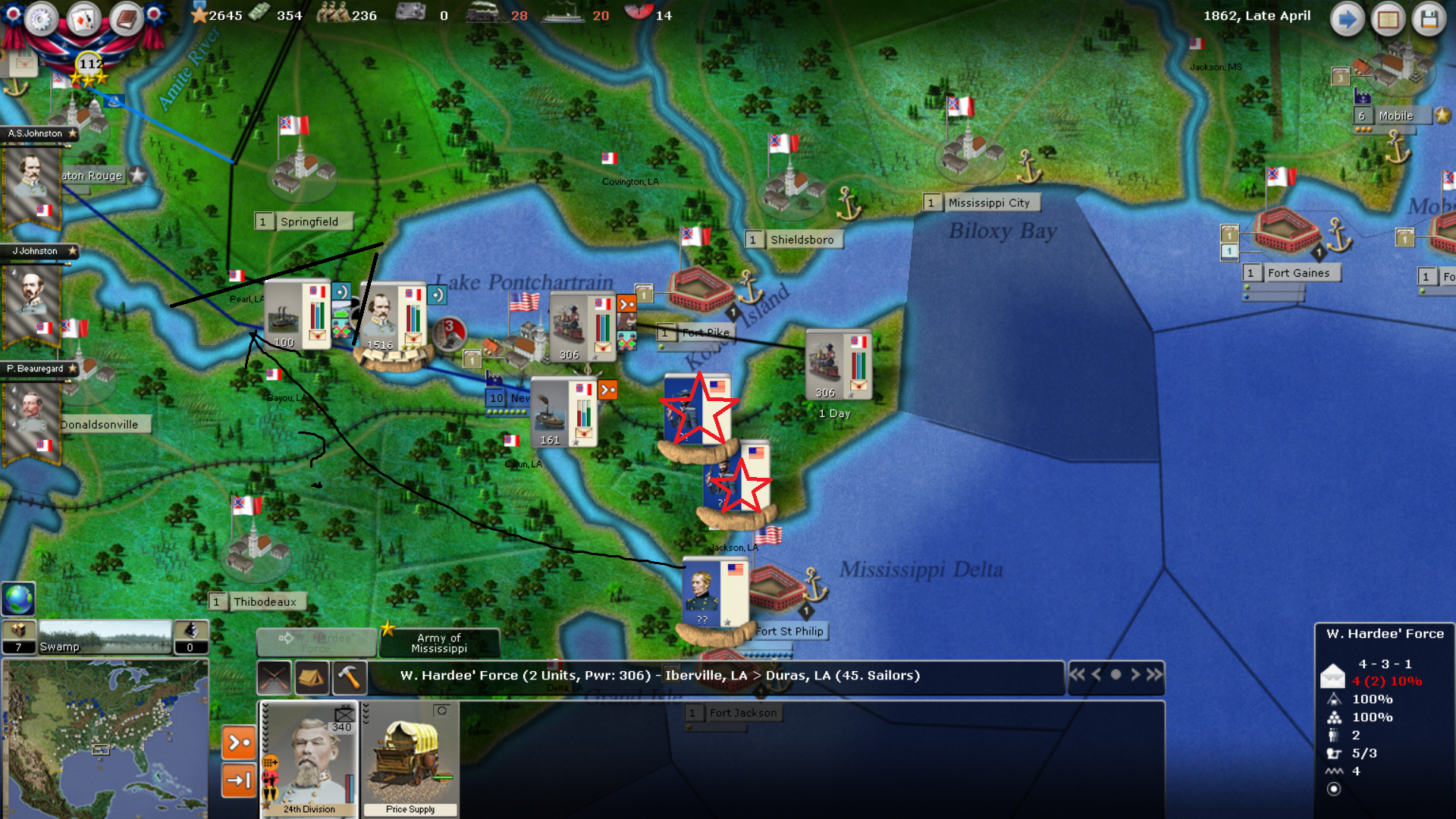Select the crossed muskets combat icon
The image size is (1456, 819).
point(274,677)
